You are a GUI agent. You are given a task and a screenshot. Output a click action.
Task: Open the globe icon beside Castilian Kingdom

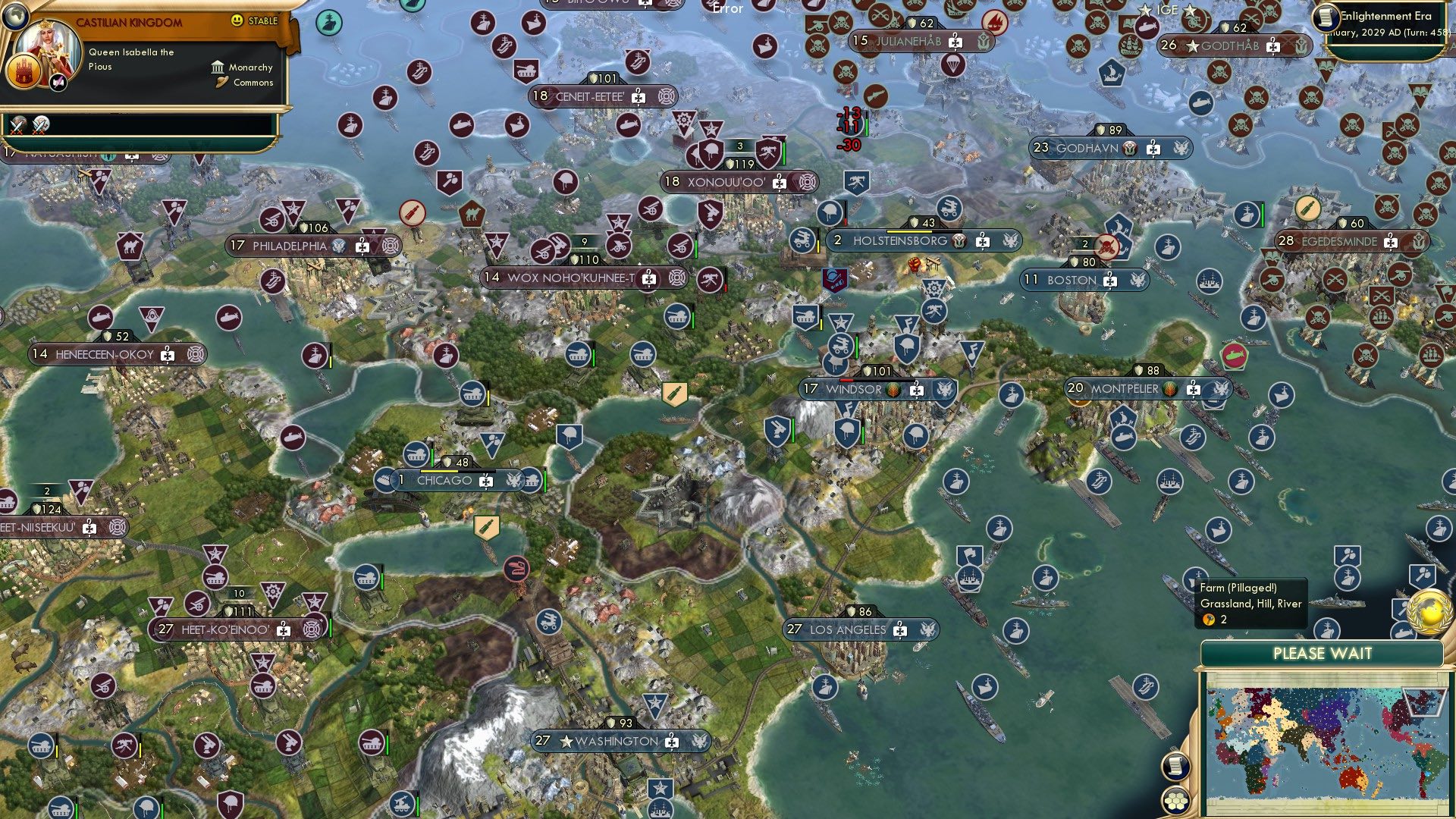(x=15, y=15)
